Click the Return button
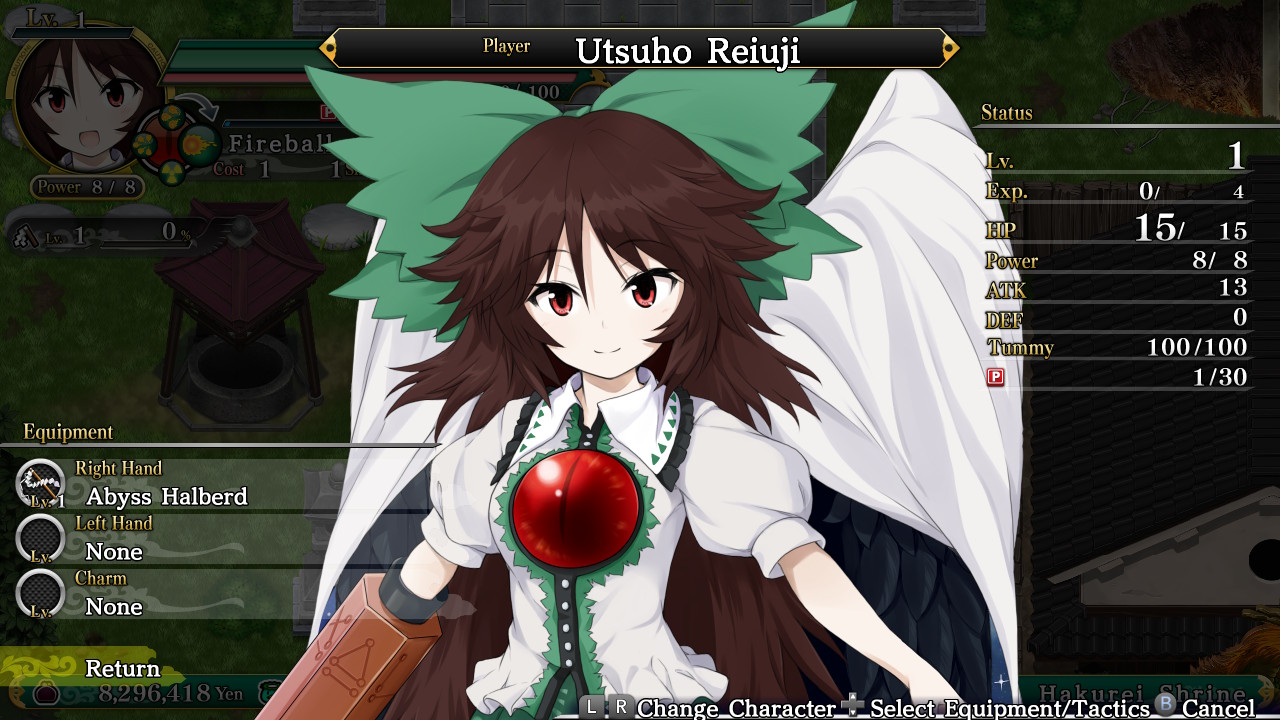1280x720 pixels. [124, 668]
